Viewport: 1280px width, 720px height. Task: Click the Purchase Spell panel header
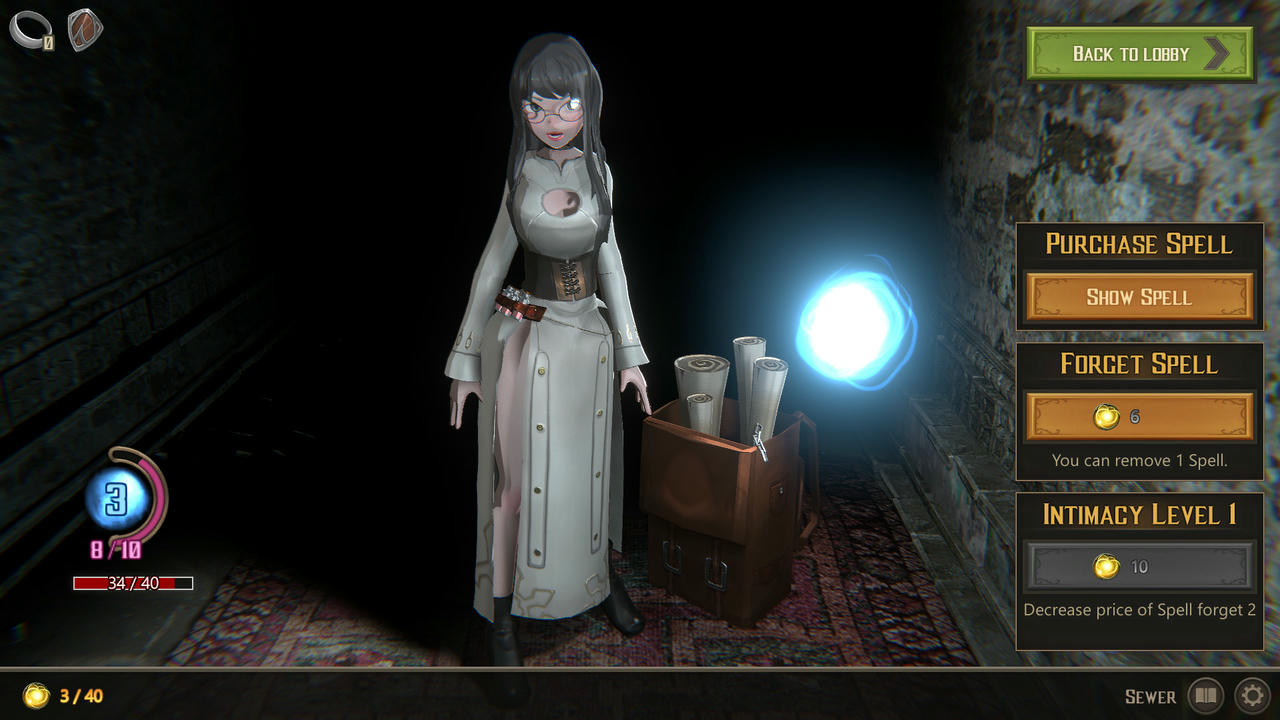click(1139, 244)
